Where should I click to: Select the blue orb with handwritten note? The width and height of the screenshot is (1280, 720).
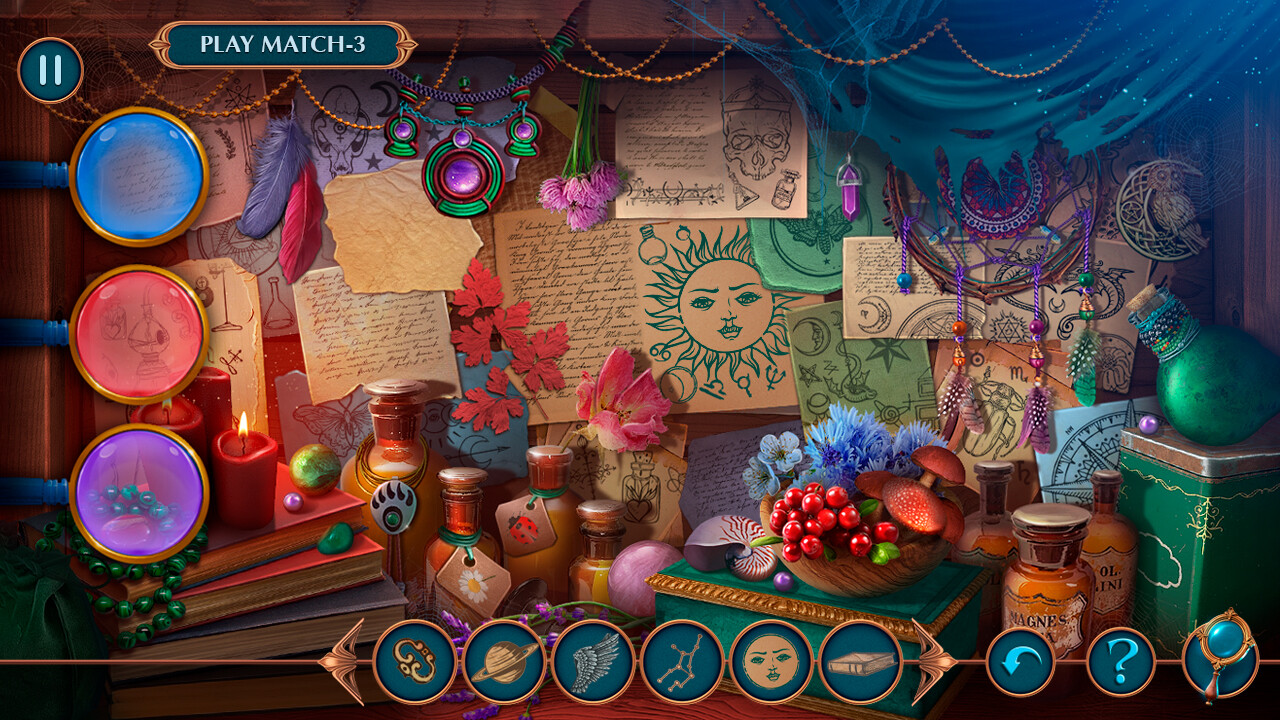[139, 176]
